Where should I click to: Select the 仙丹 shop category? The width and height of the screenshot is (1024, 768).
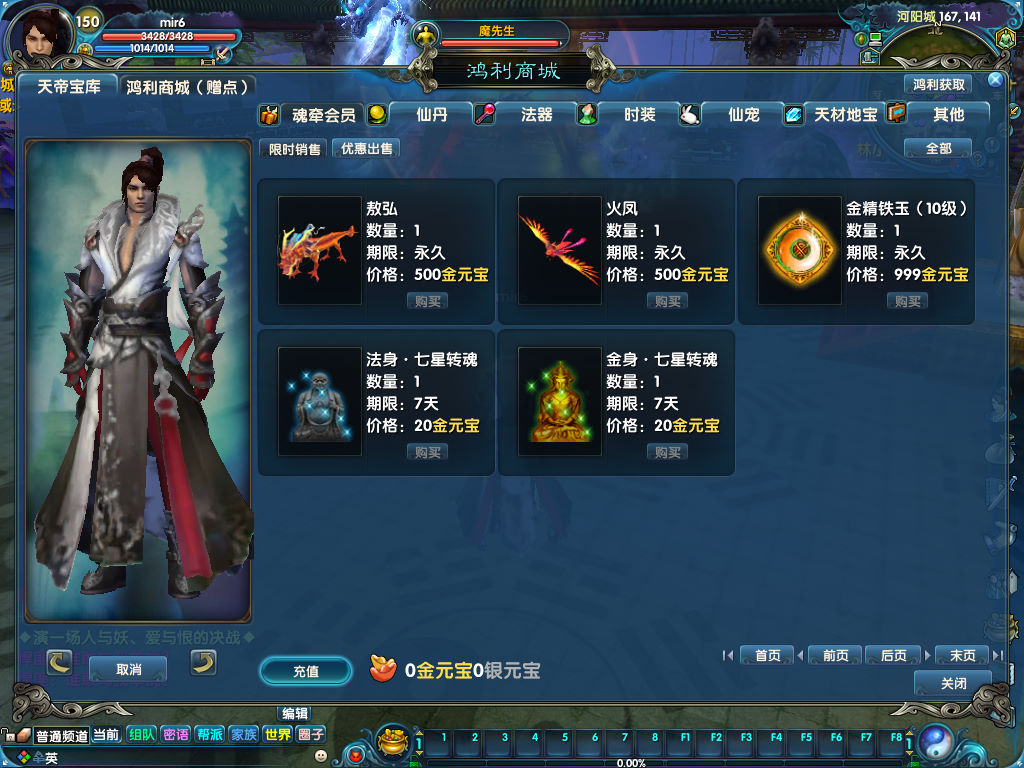(431, 115)
